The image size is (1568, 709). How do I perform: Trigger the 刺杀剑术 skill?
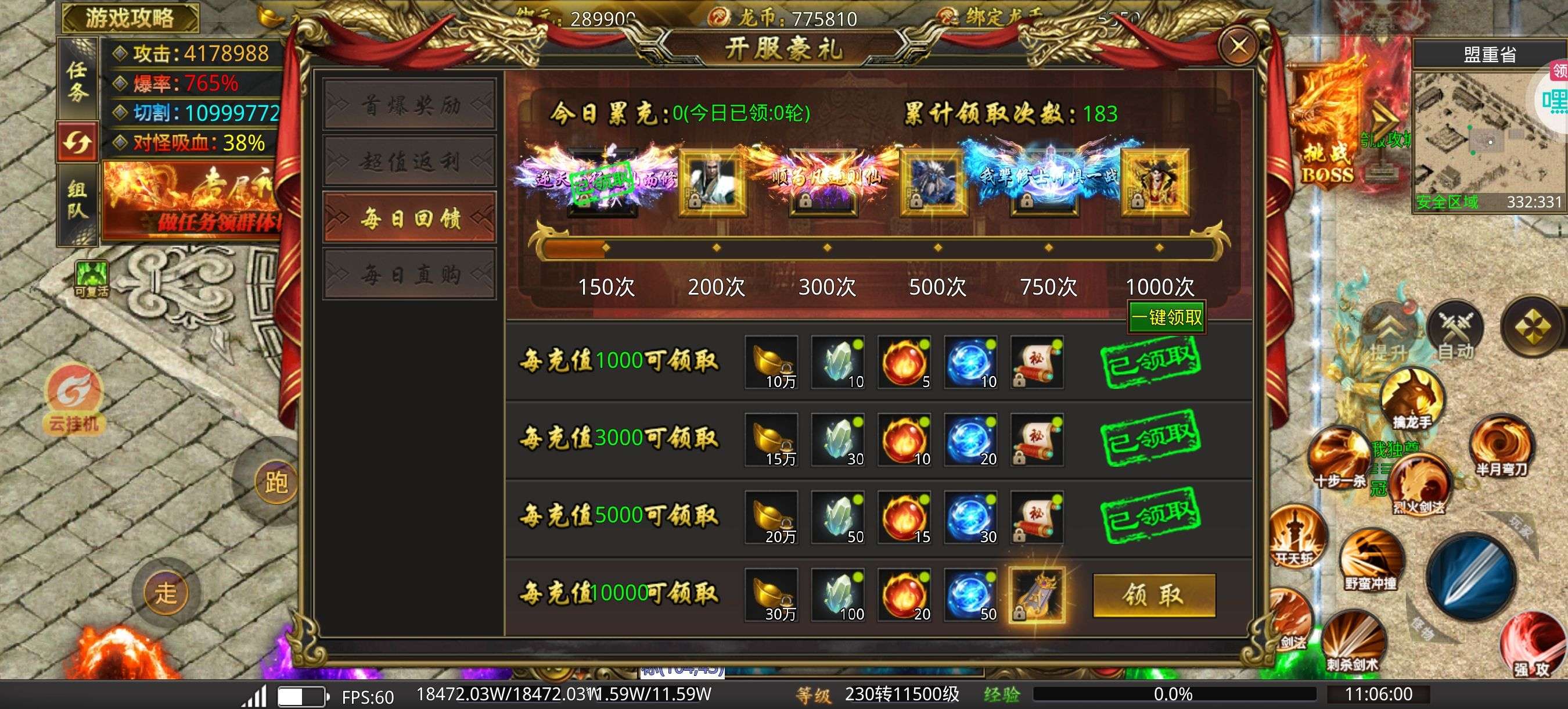[1353, 640]
